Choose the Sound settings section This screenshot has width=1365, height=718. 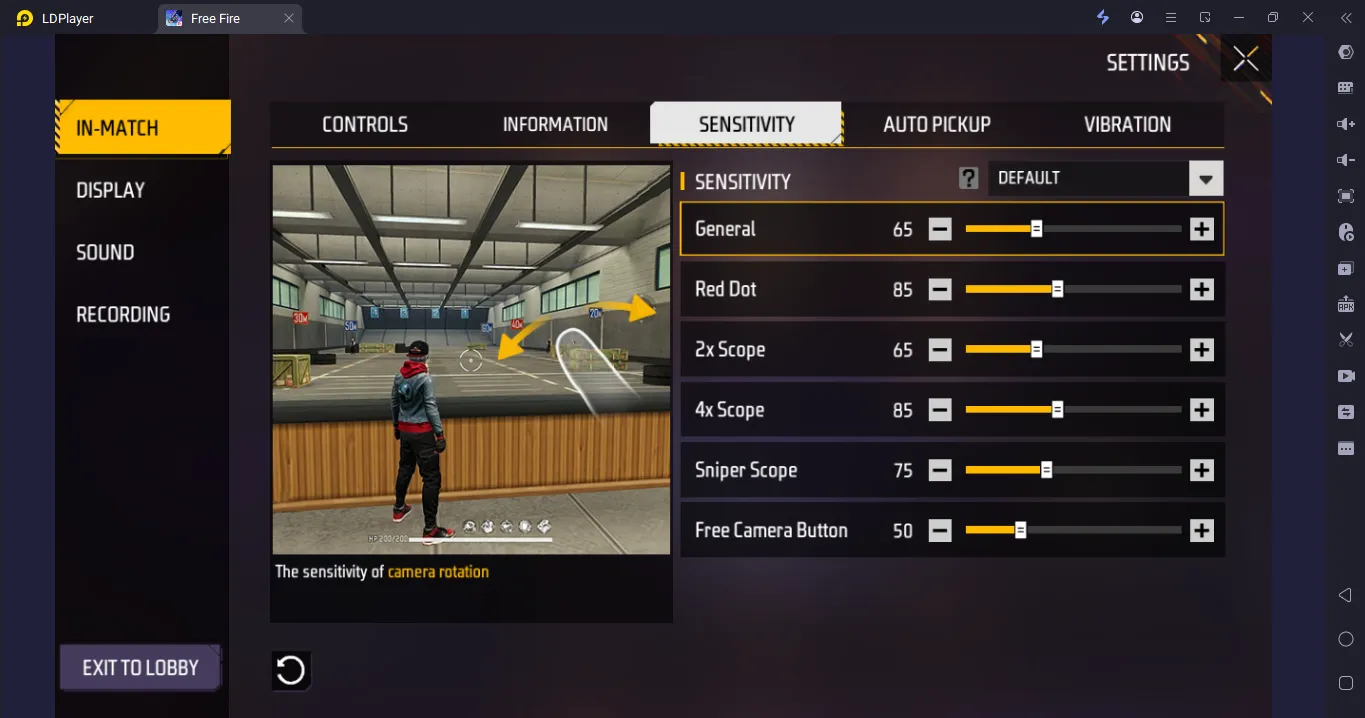(105, 252)
